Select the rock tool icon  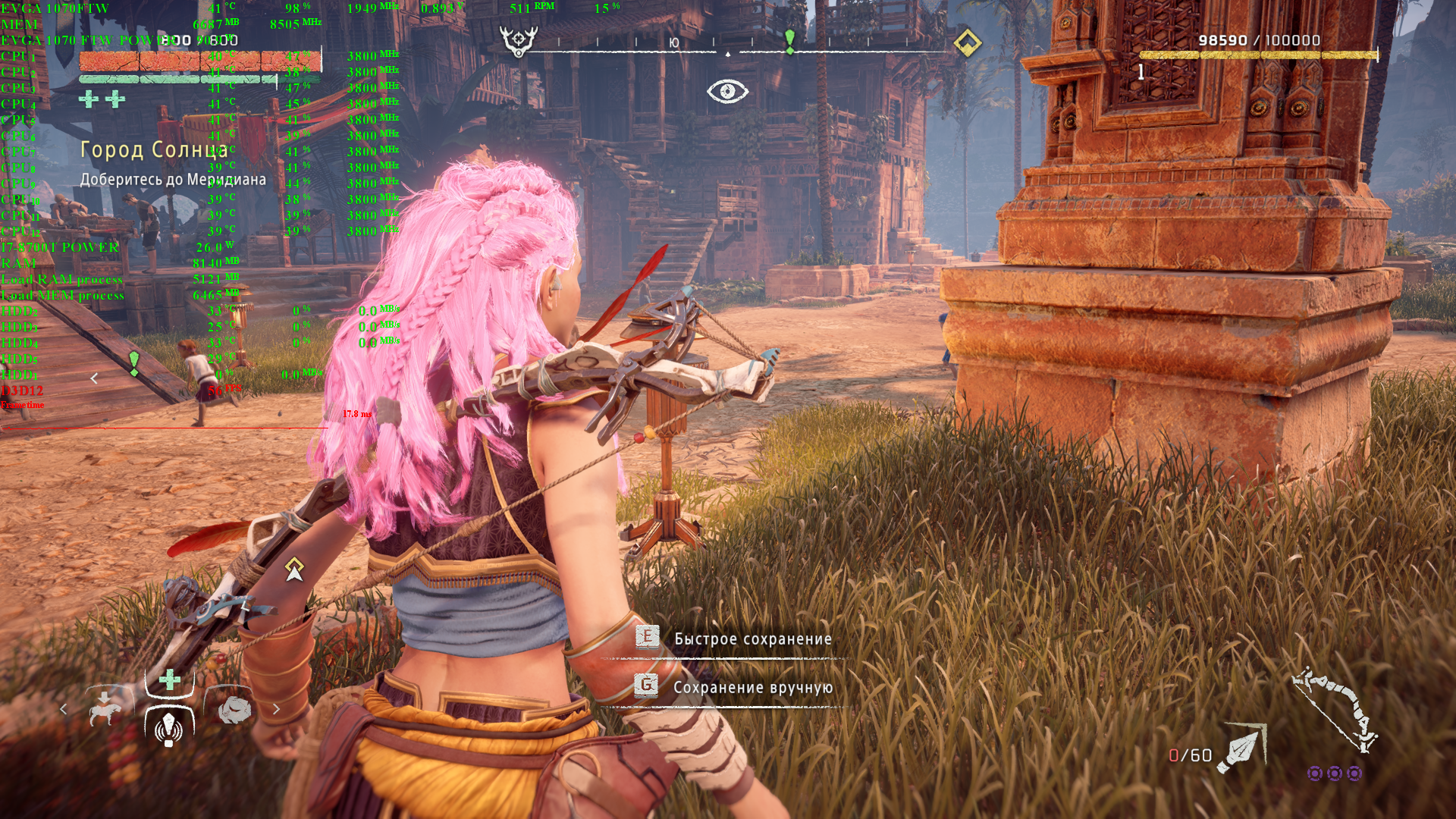coord(234,709)
